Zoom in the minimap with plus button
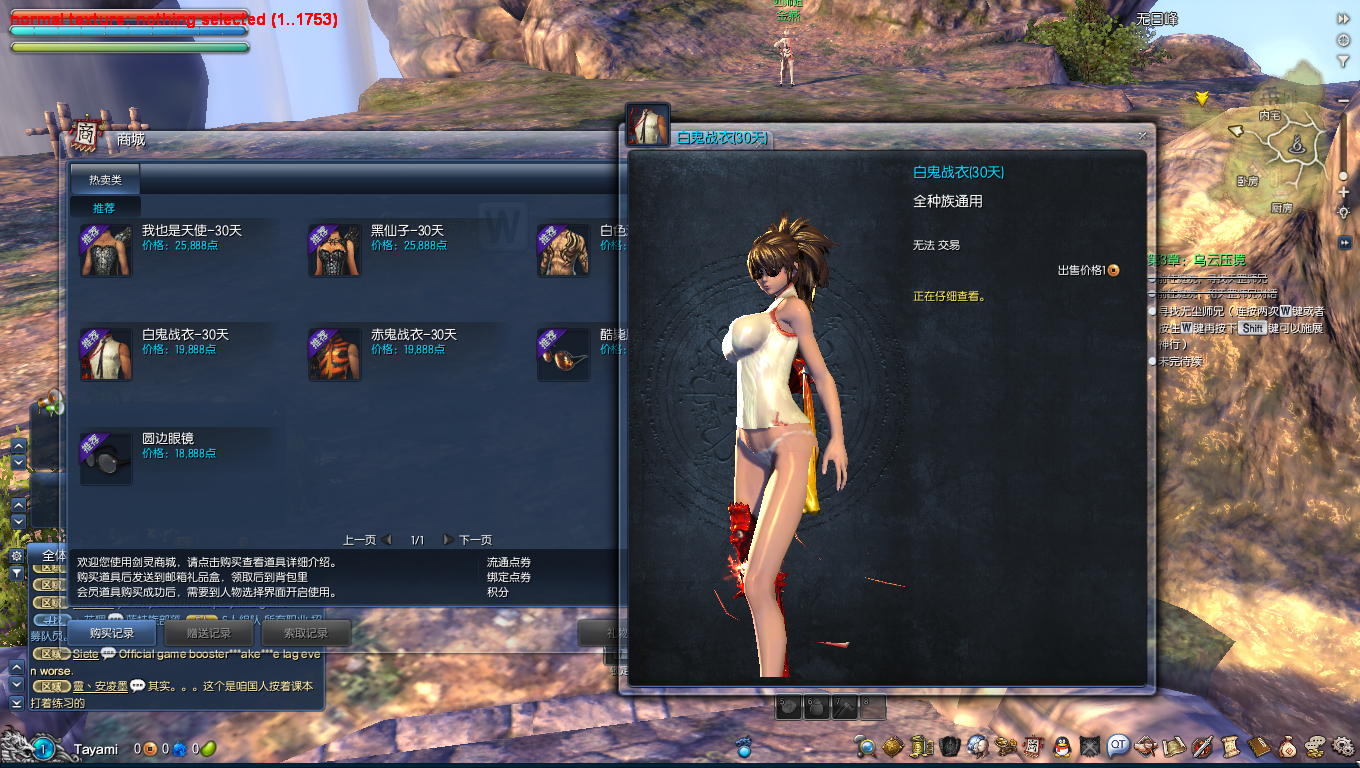Image resolution: width=1360 pixels, height=768 pixels. click(1343, 193)
